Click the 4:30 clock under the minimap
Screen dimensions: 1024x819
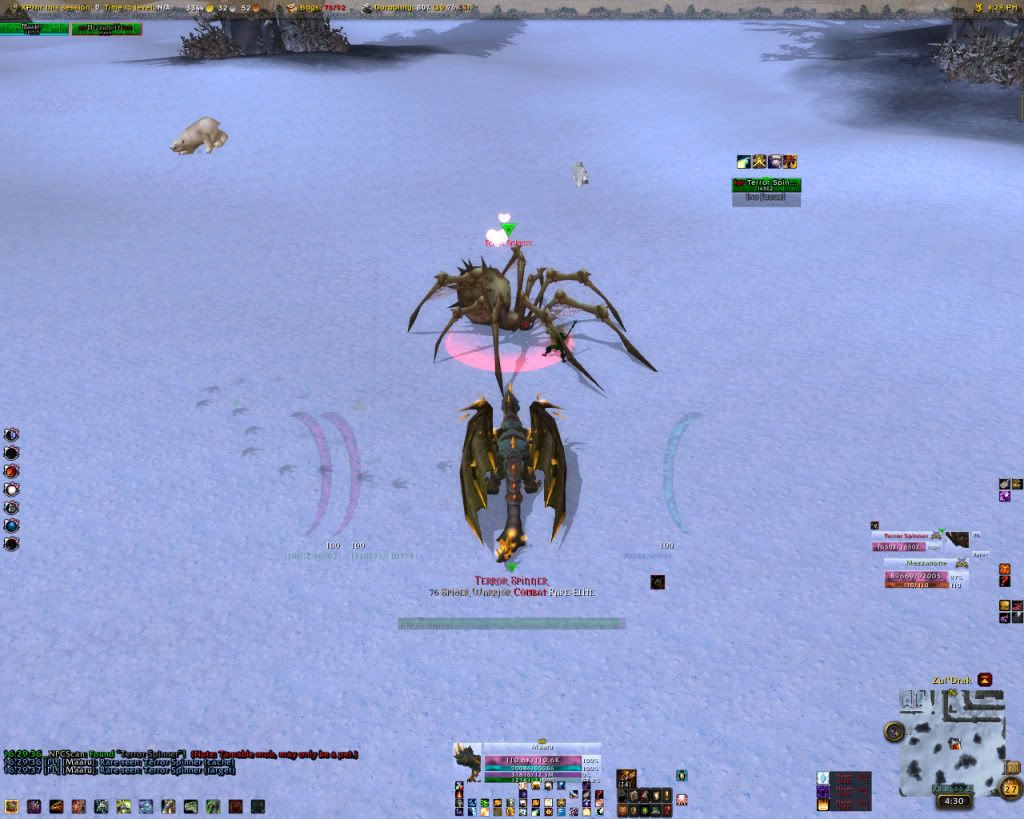tap(954, 801)
